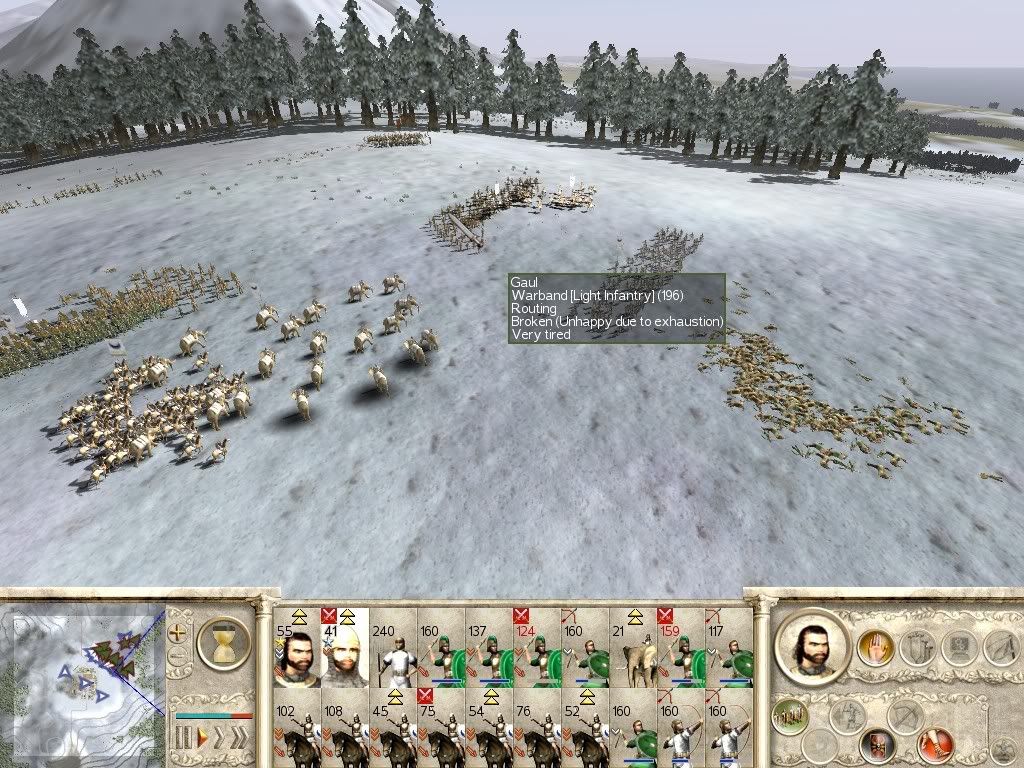Set battle to normal play speed

201,740
